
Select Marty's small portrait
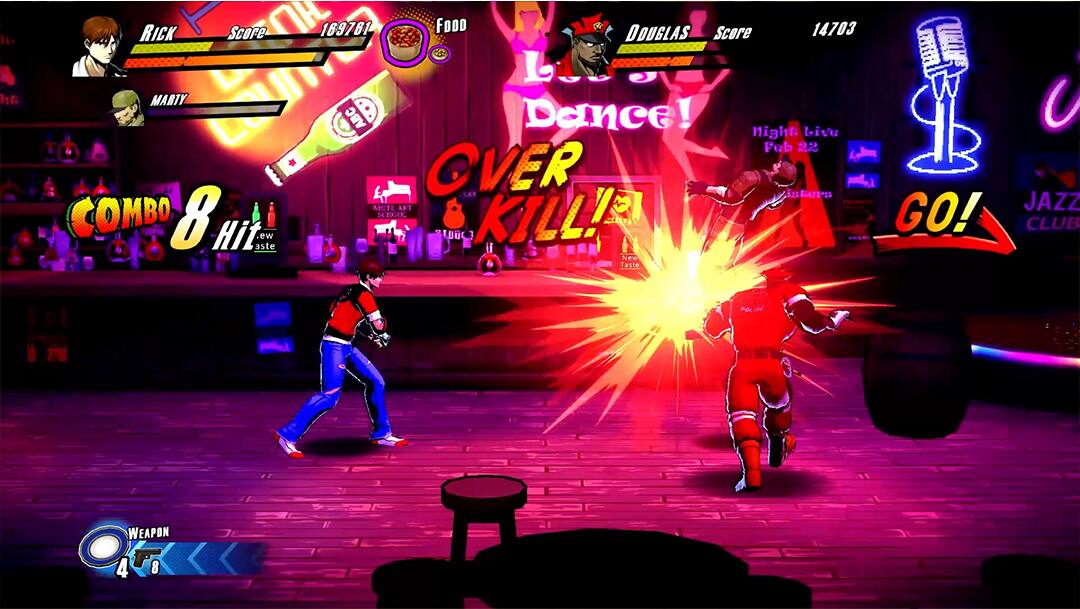126,107
